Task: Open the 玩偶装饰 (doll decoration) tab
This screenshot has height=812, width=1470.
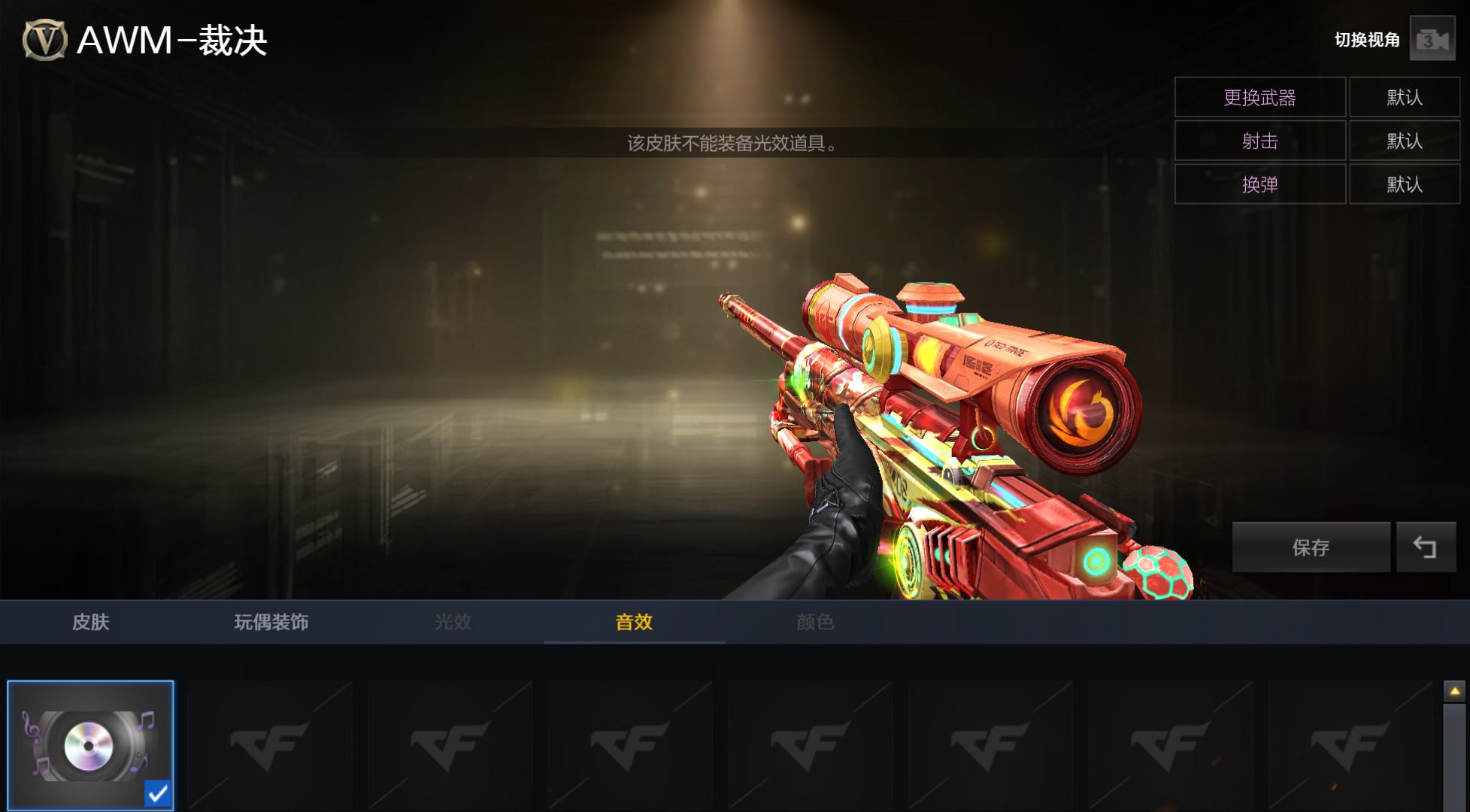Action: (271, 622)
